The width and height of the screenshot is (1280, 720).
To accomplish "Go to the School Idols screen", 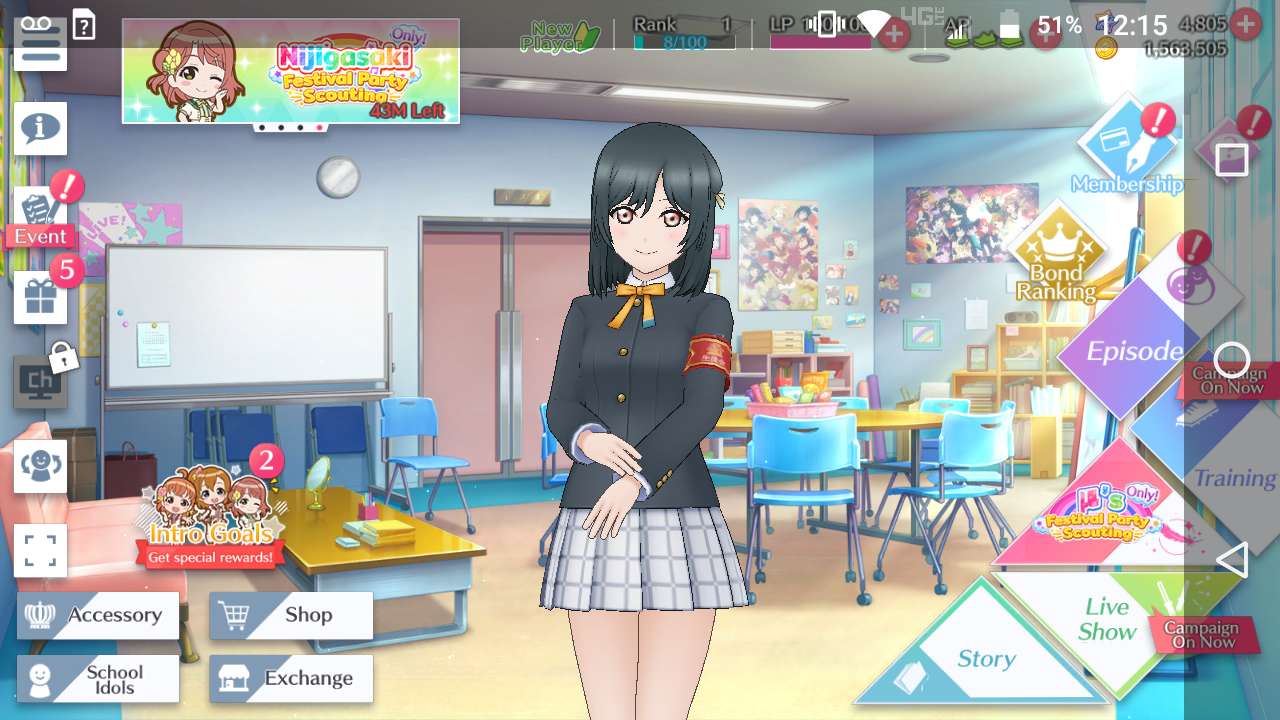I will [98, 679].
